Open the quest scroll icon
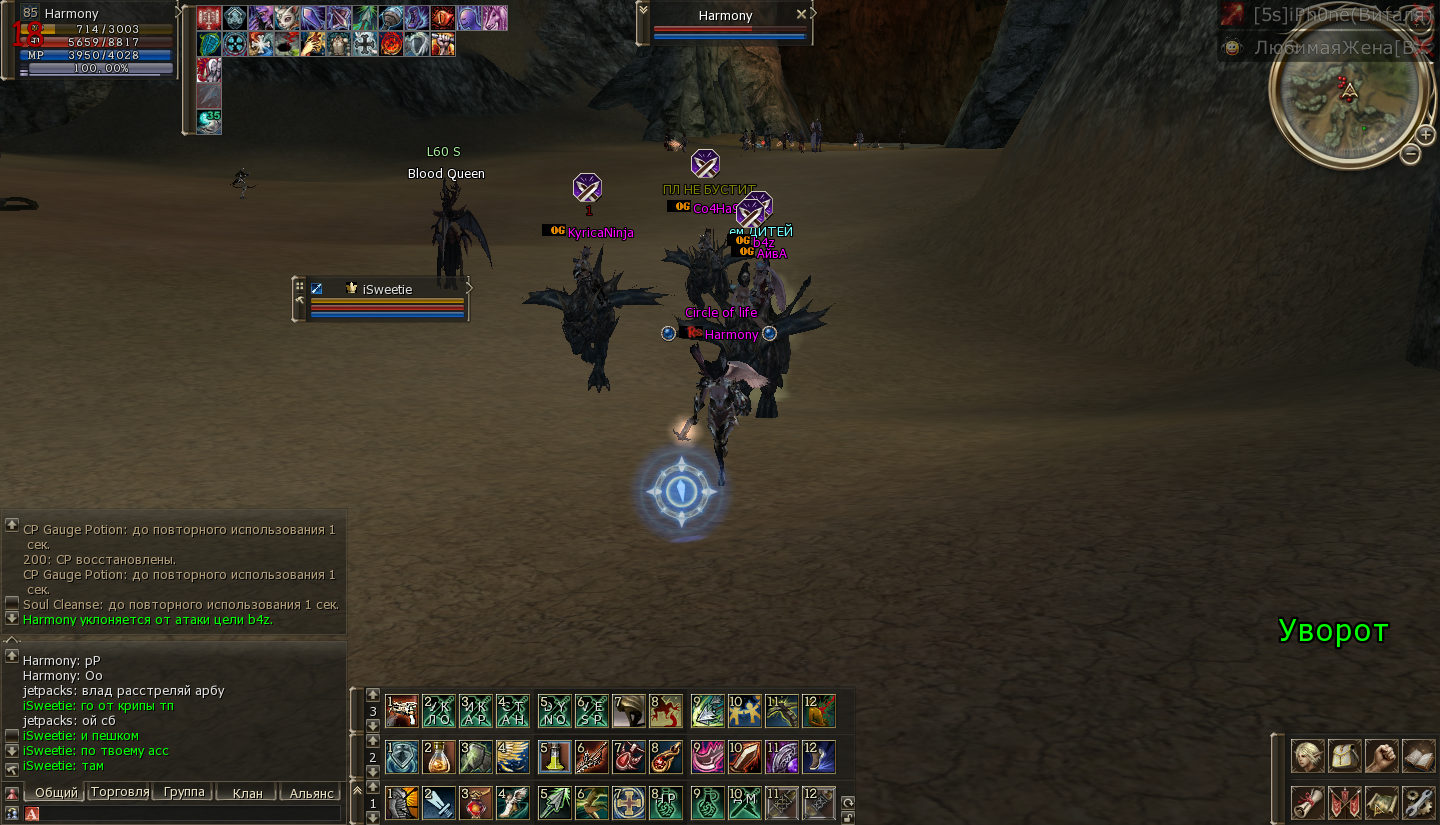Image resolution: width=1440 pixels, height=825 pixels. click(1307, 802)
